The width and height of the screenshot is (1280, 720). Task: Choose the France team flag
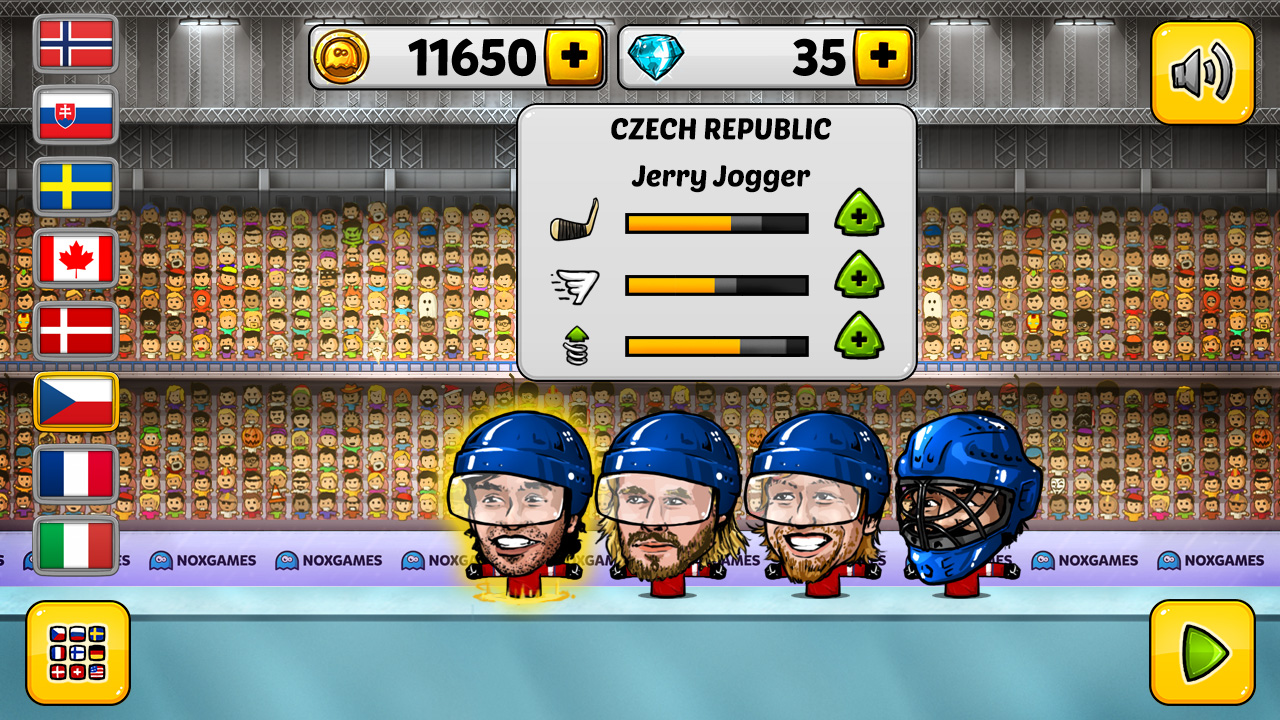[x=76, y=473]
